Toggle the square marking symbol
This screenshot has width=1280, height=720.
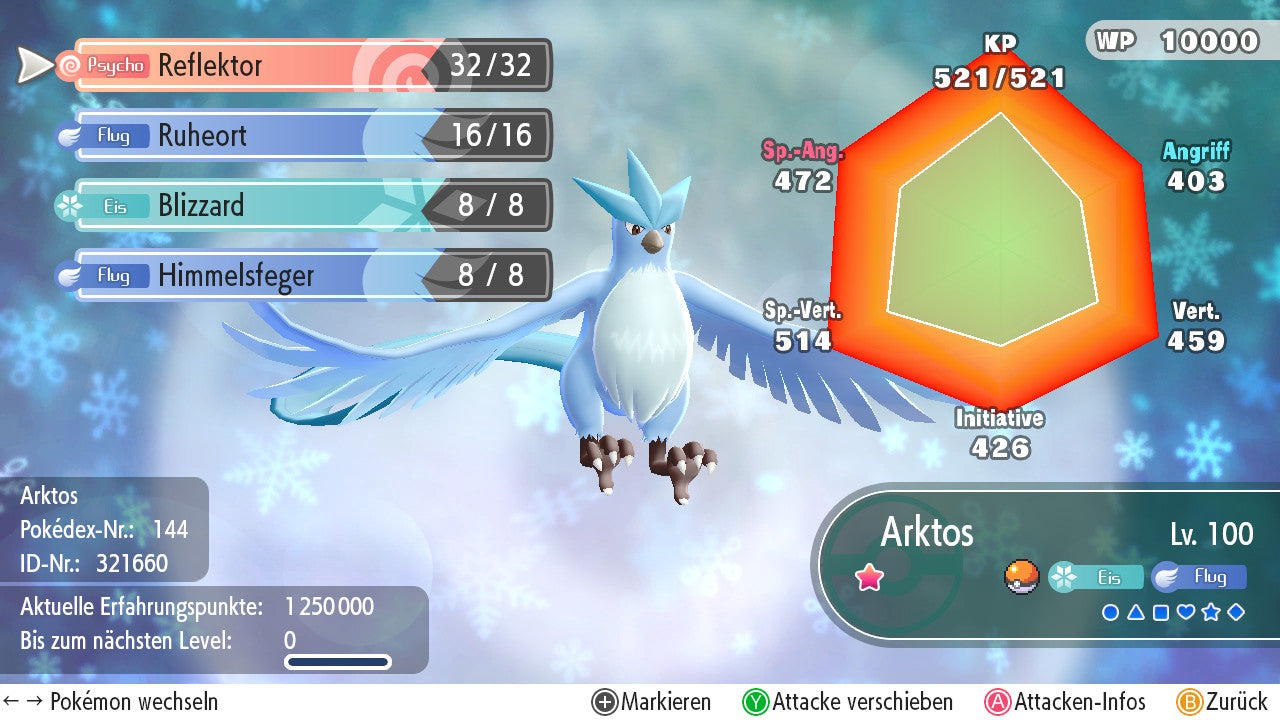tap(1161, 612)
